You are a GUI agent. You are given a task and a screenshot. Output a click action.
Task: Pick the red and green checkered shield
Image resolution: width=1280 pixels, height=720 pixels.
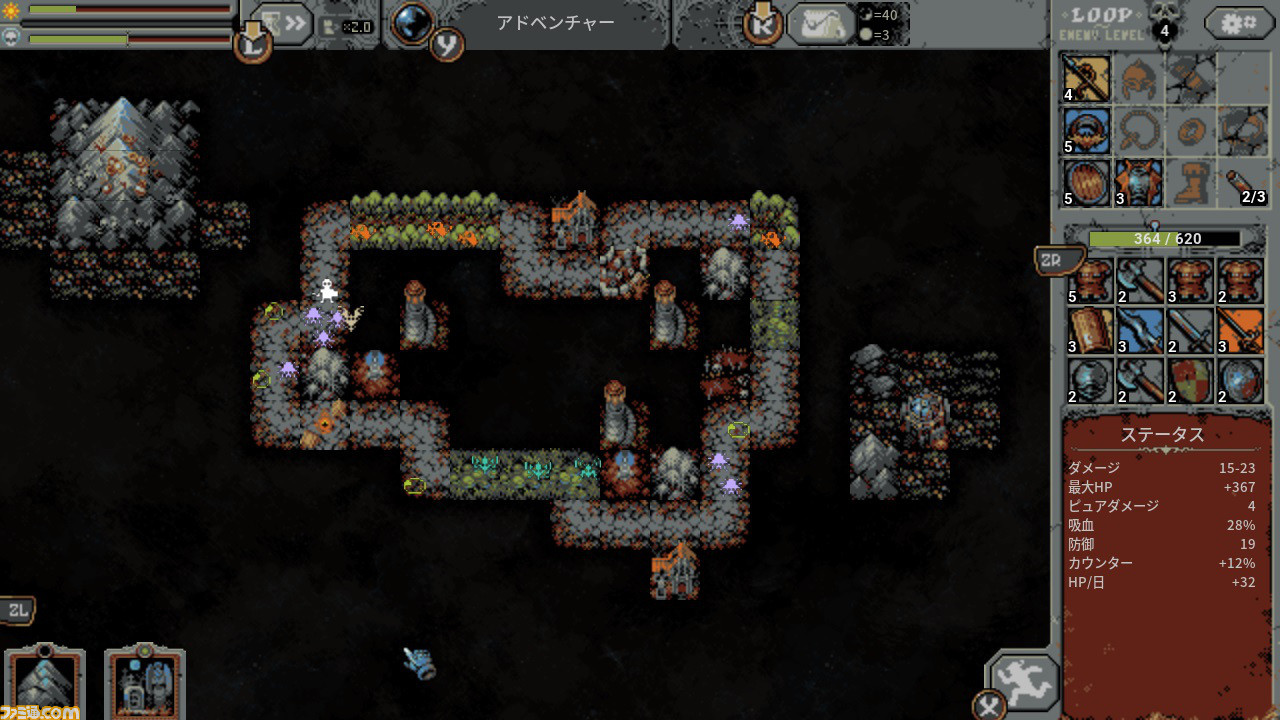[1190, 381]
